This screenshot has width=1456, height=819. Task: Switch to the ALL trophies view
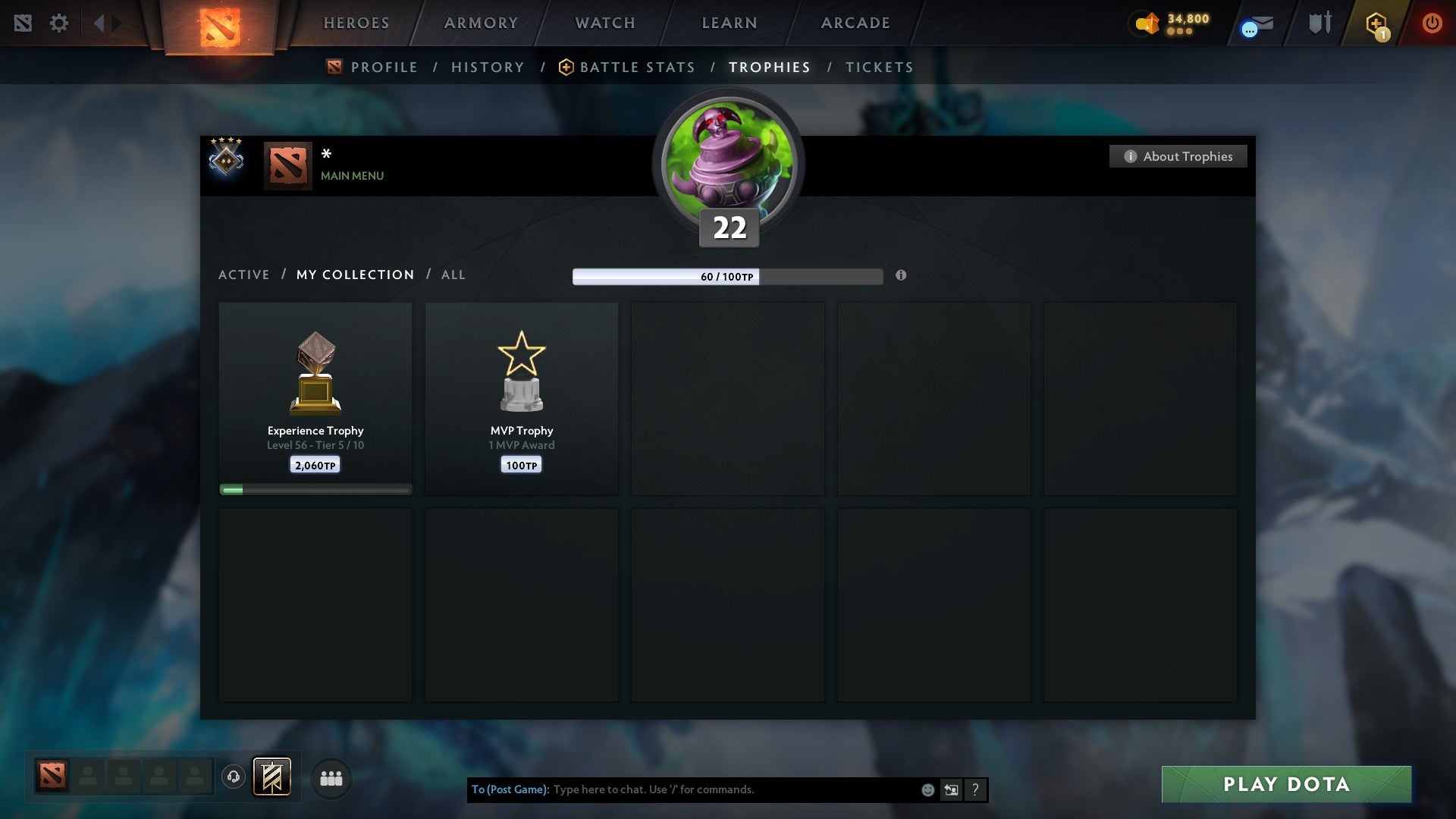(453, 275)
